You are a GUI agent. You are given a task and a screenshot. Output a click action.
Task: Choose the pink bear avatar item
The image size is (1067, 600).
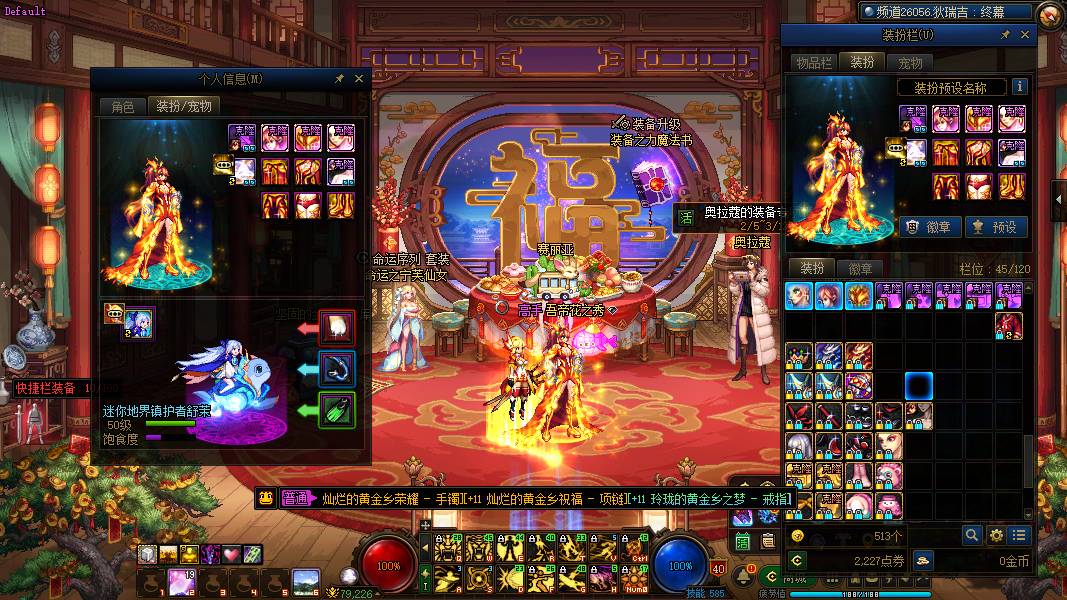888,475
